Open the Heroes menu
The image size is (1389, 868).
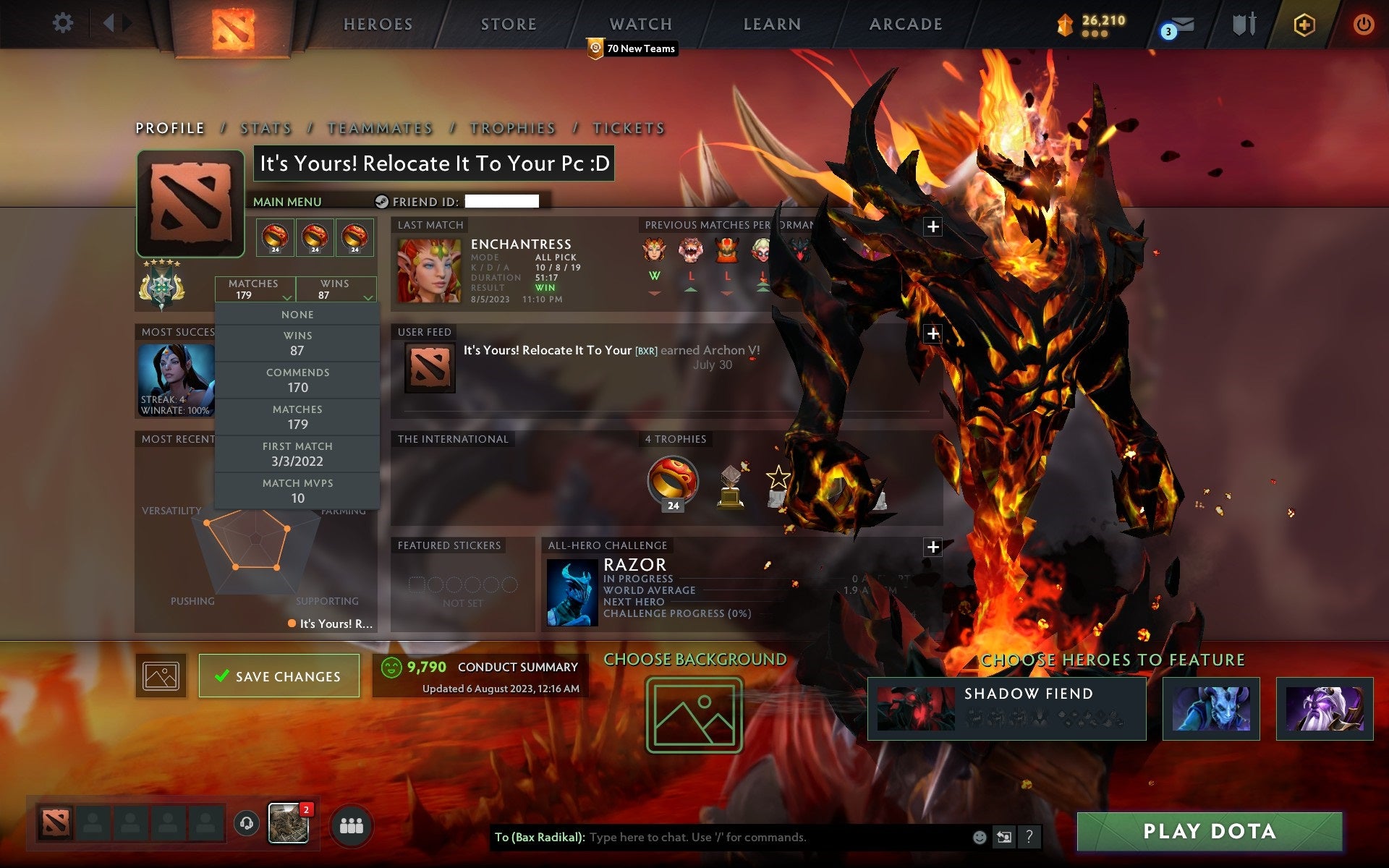coord(377,24)
